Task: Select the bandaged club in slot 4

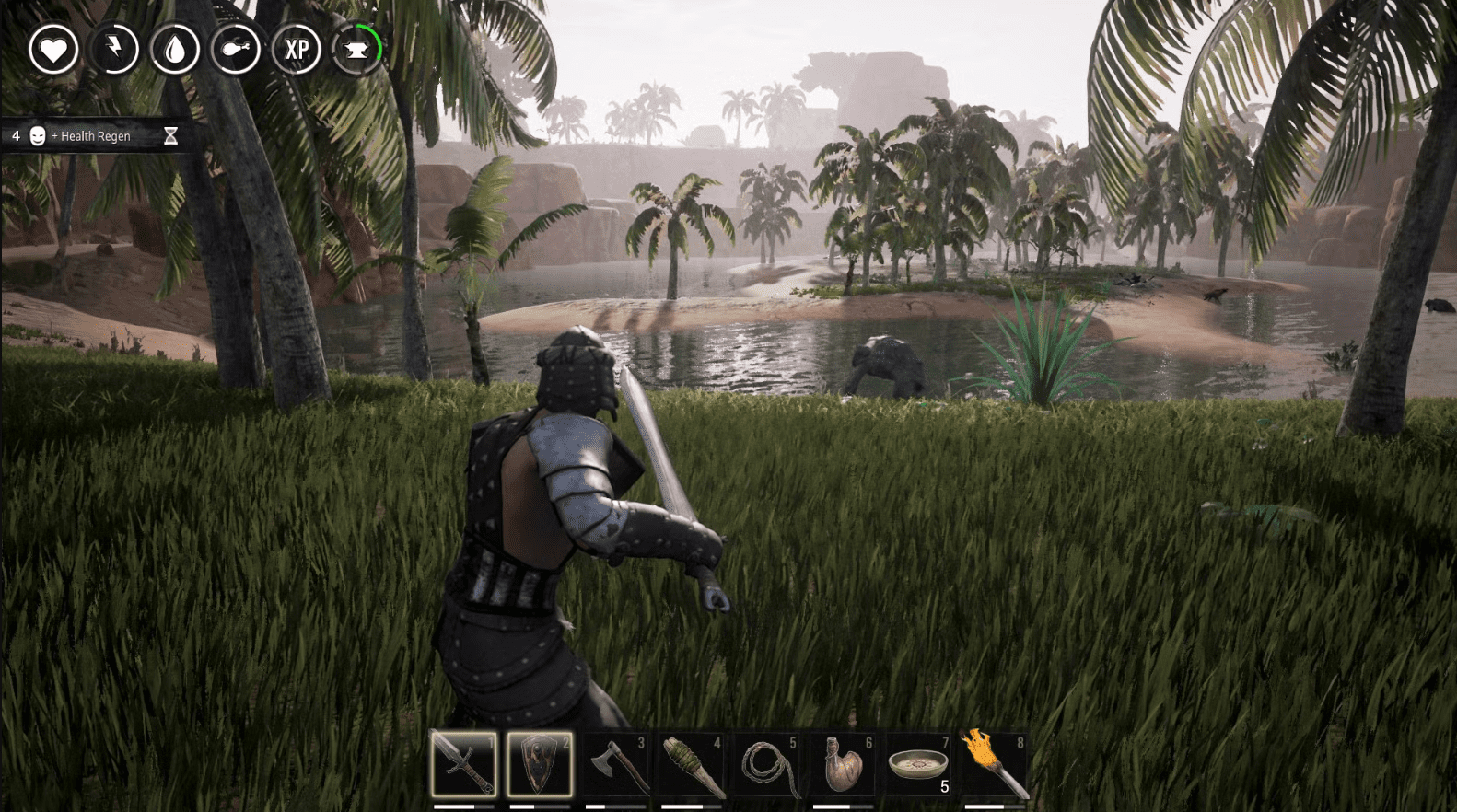Action: pos(694,763)
